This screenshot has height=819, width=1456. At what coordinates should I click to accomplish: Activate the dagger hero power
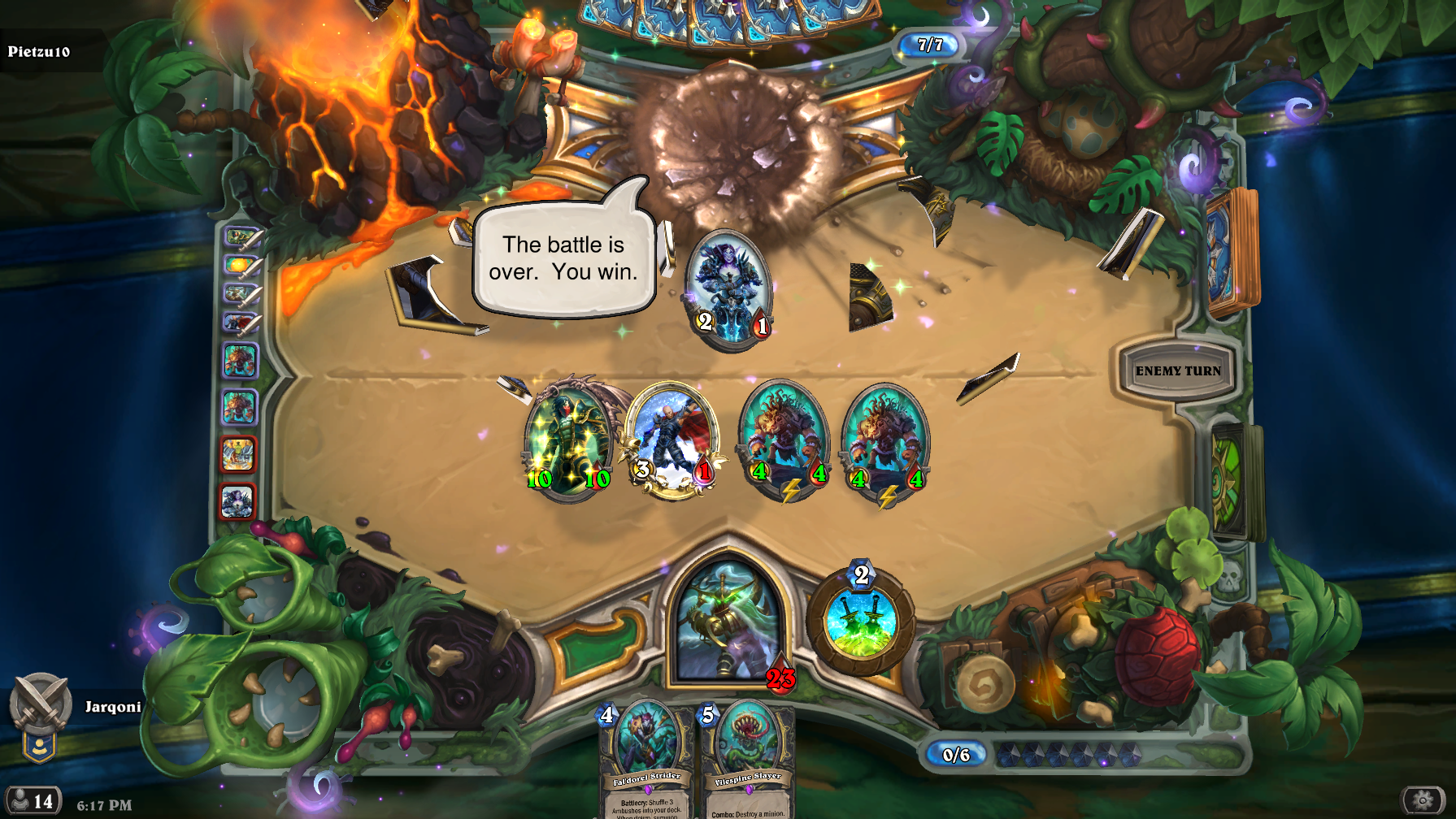tap(860, 623)
